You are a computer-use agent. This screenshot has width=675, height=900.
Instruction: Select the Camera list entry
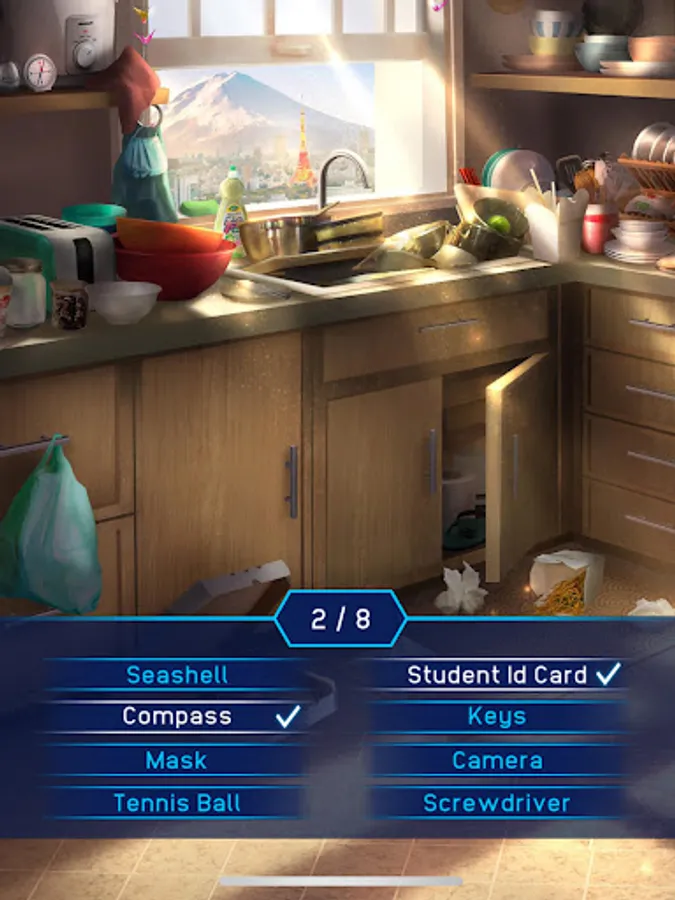(497, 760)
